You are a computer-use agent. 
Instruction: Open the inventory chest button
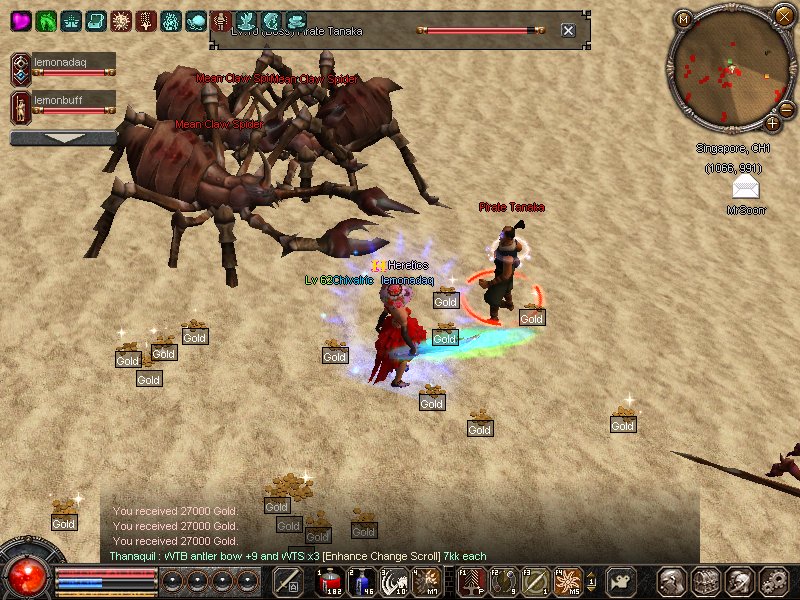706,581
